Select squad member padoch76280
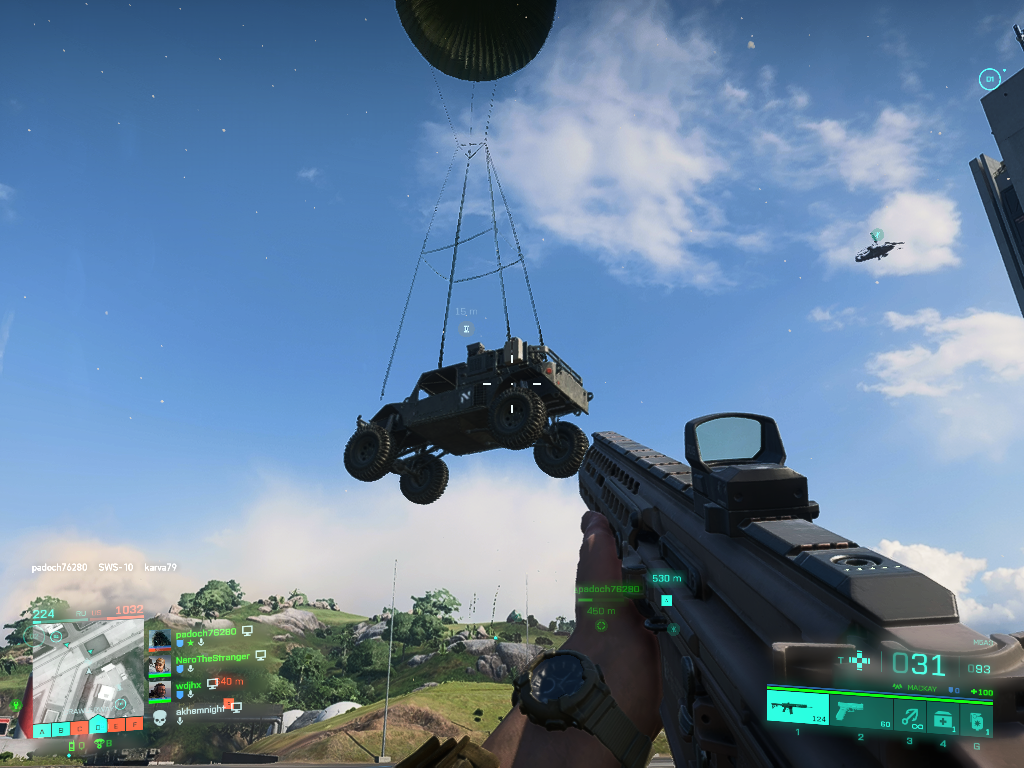The height and width of the screenshot is (768, 1024). coord(205,633)
